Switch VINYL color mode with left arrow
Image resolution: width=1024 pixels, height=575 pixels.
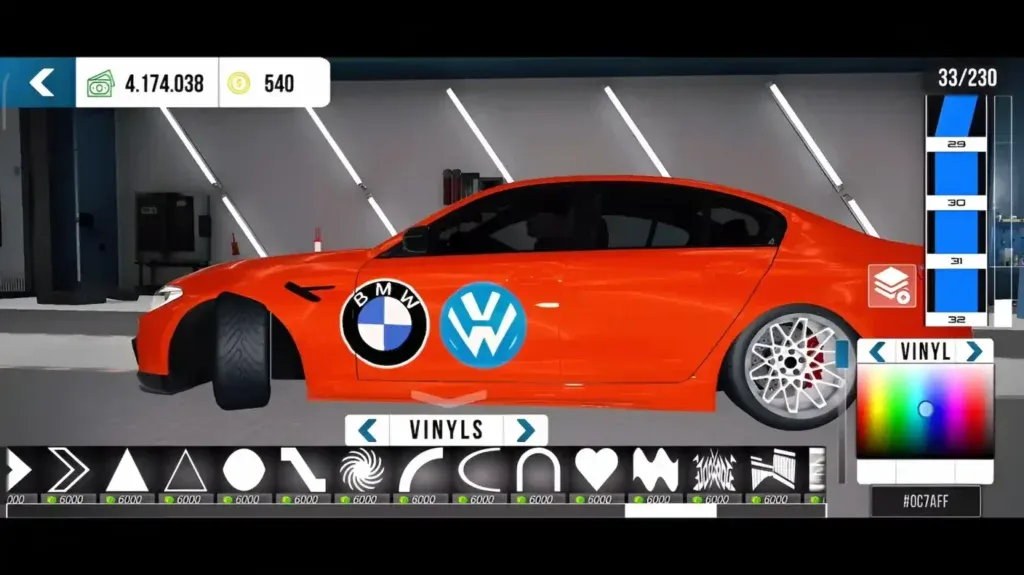[x=877, y=352]
